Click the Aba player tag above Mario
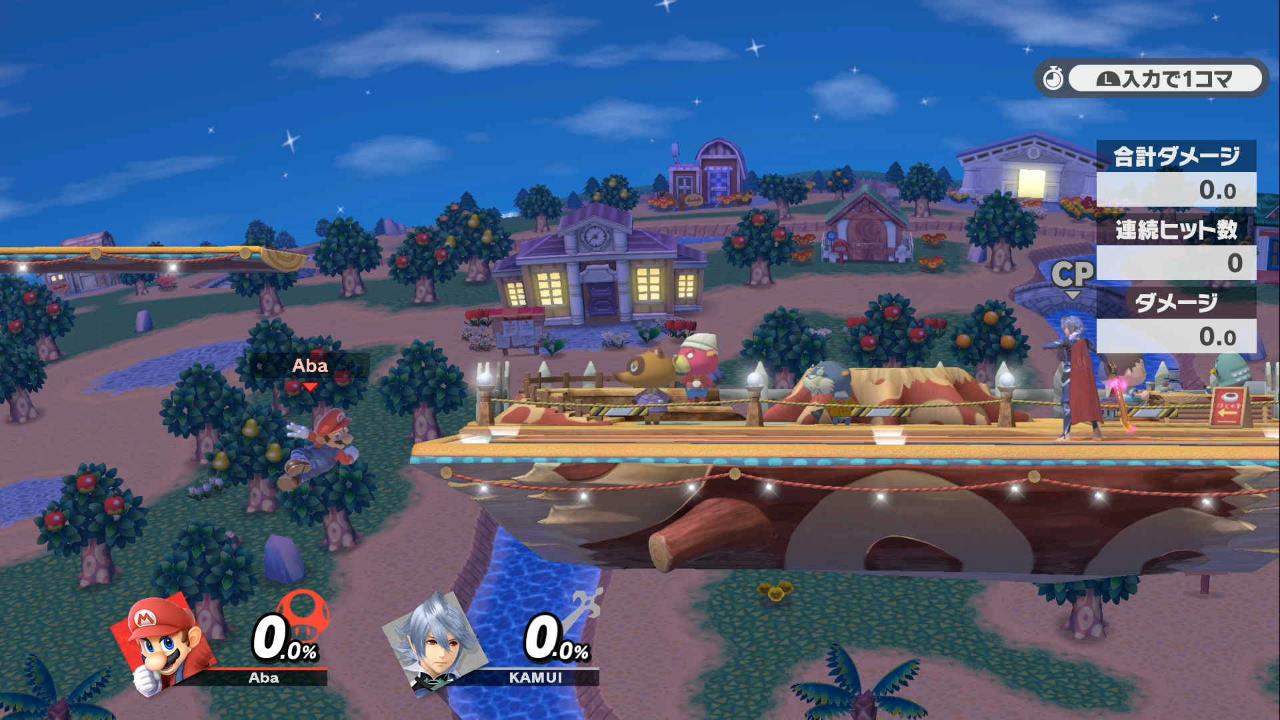This screenshot has width=1280, height=720. tap(310, 366)
